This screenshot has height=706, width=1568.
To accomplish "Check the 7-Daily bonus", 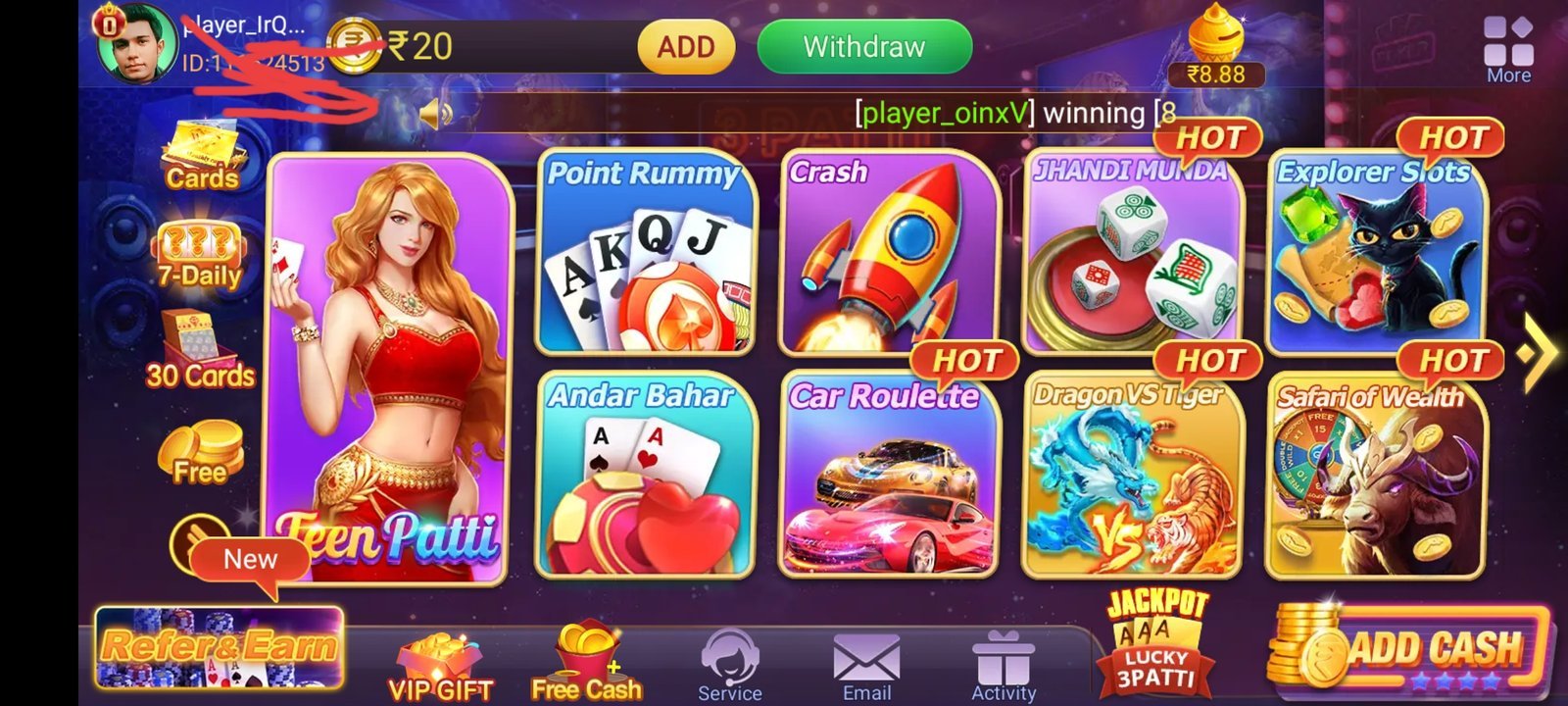I will point(201,247).
